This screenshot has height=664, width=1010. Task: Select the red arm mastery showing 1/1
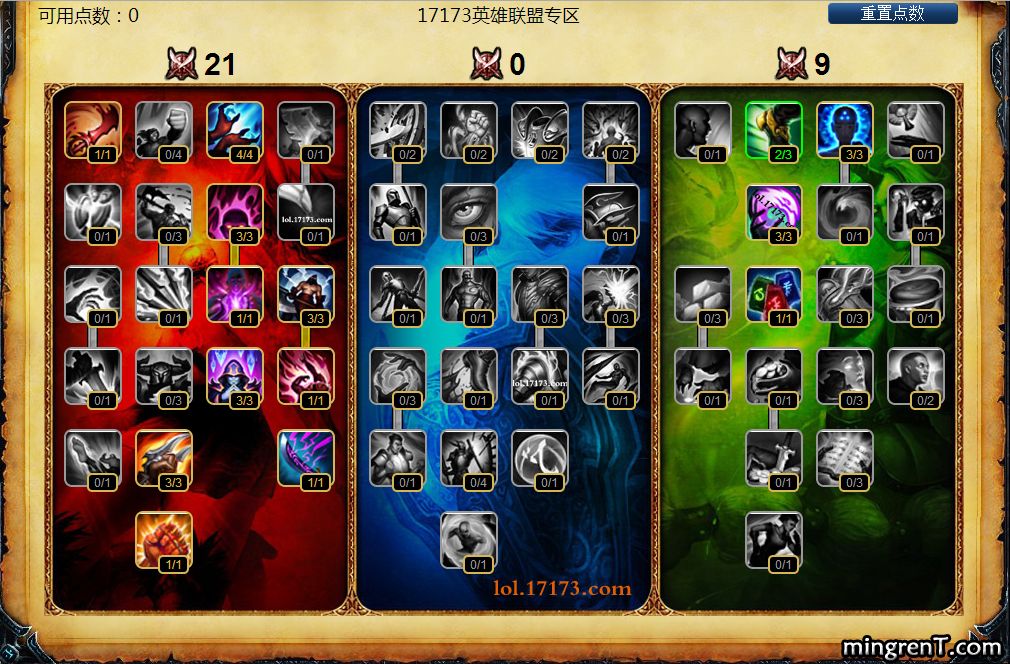93,130
